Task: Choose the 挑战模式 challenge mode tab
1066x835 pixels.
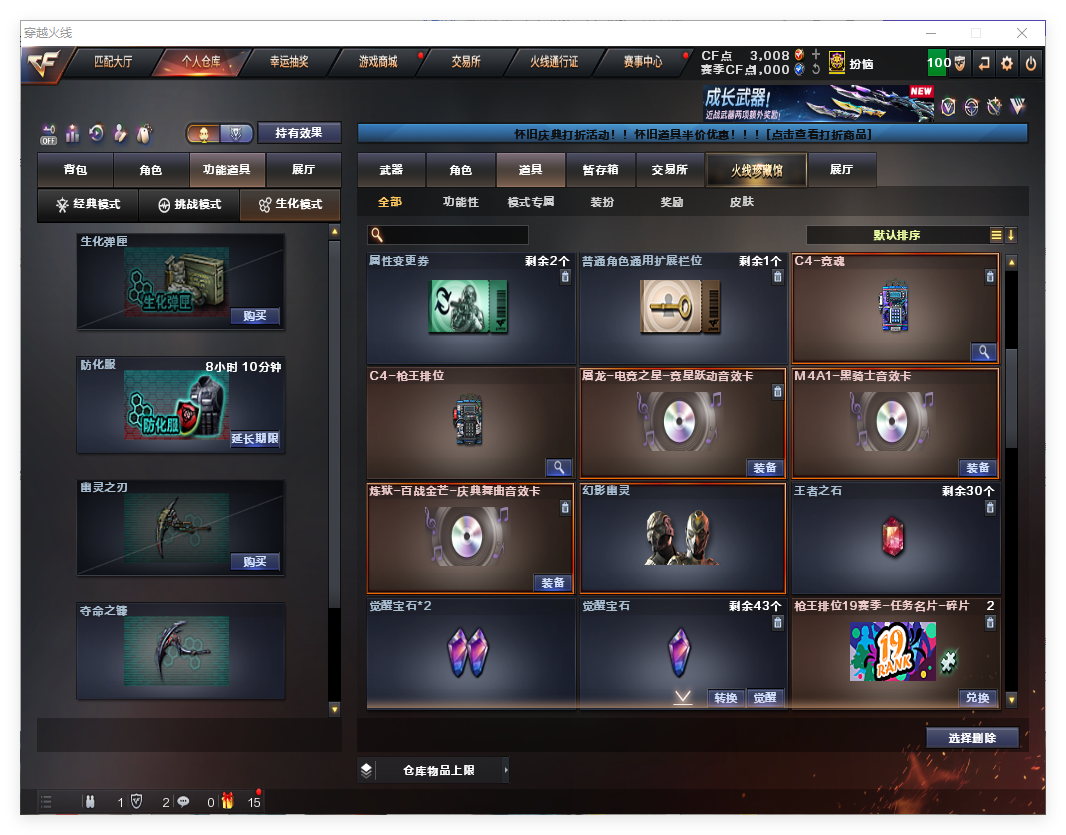Action: click(189, 205)
